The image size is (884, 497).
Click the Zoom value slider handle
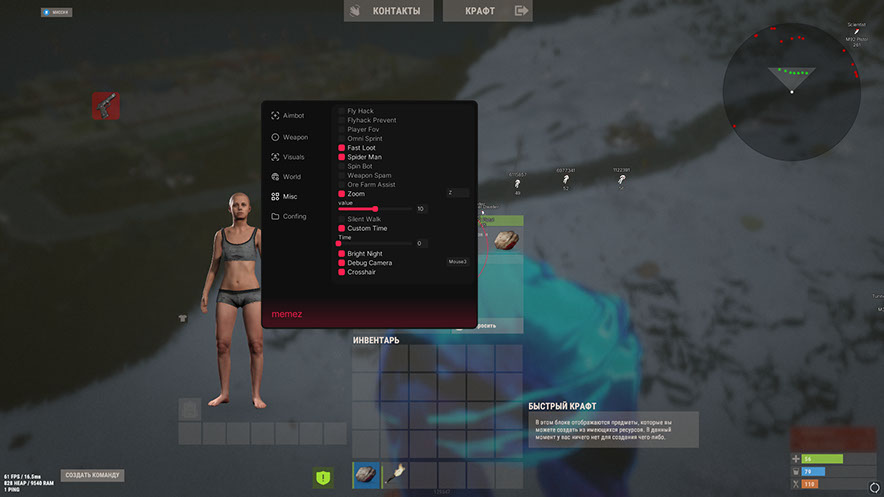(375, 209)
